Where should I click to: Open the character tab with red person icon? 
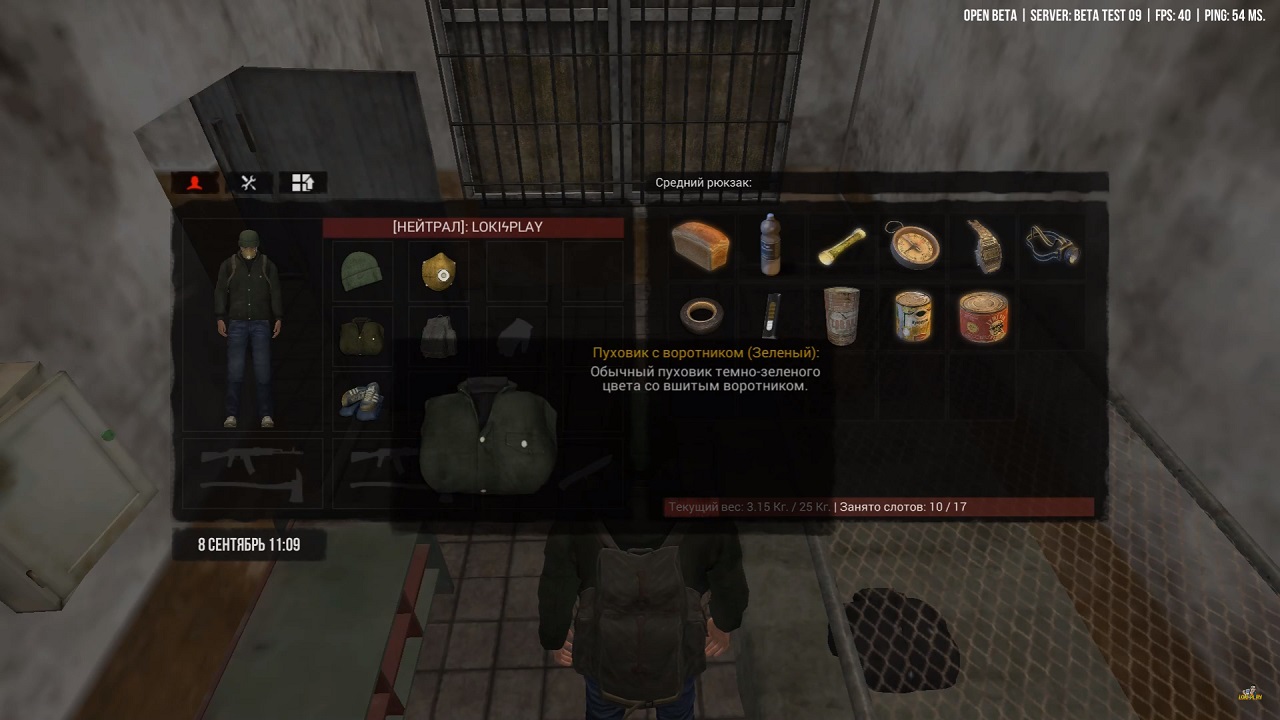[195, 183]
